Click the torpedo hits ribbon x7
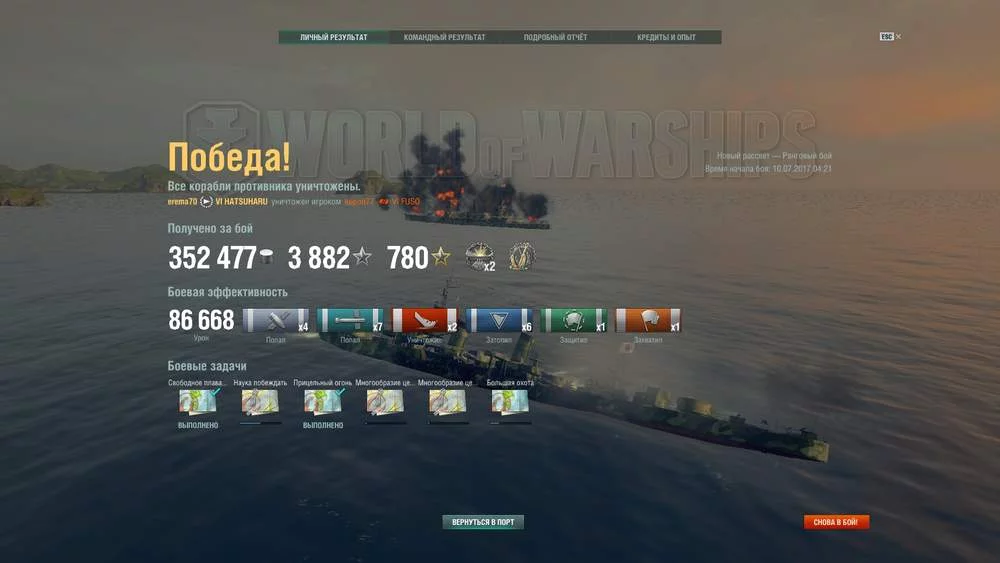The height and width of the screenshot is (563, 1000). (350, 321)
